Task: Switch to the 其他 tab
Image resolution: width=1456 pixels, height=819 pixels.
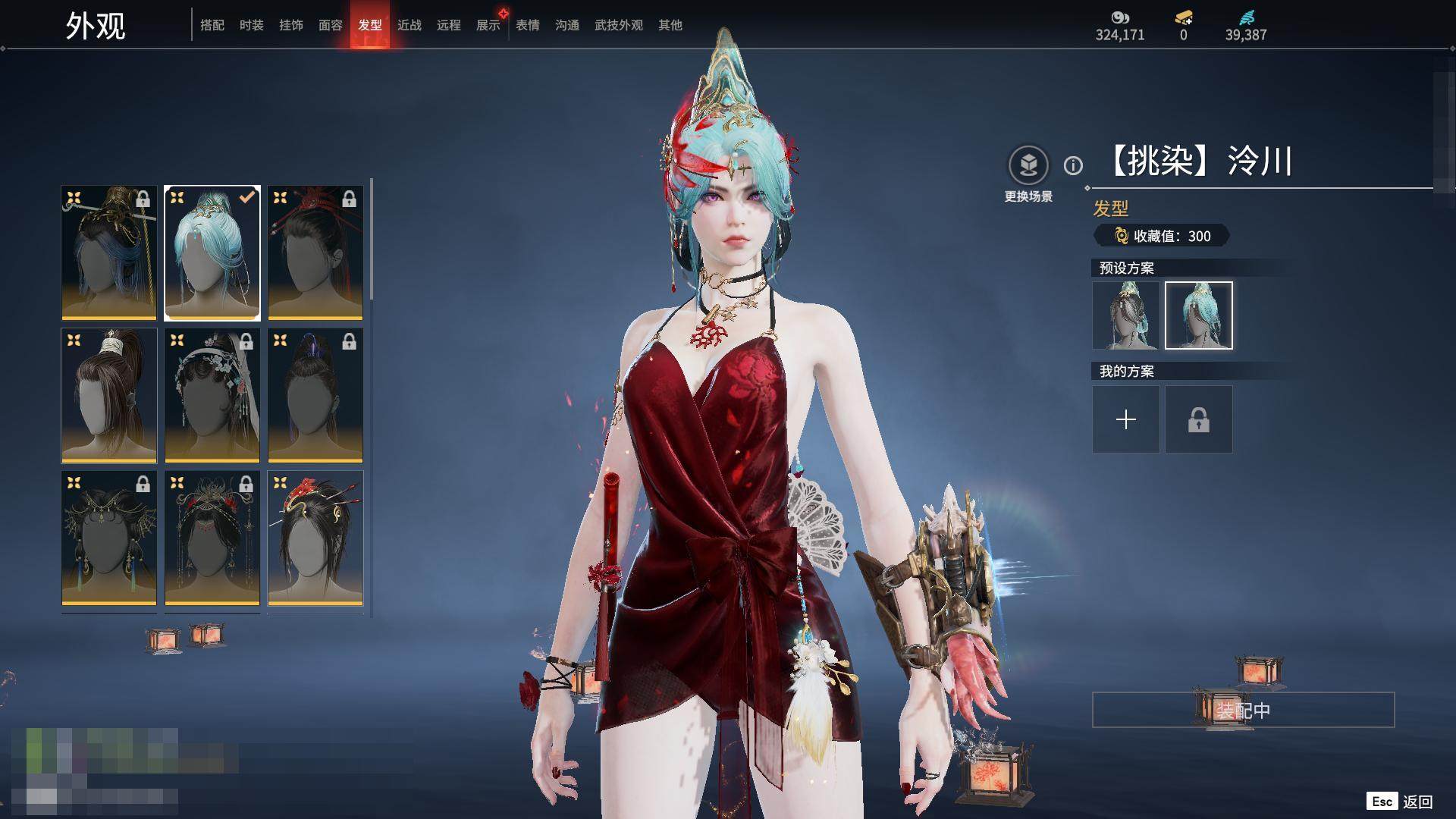Action: tap(670, 25)
